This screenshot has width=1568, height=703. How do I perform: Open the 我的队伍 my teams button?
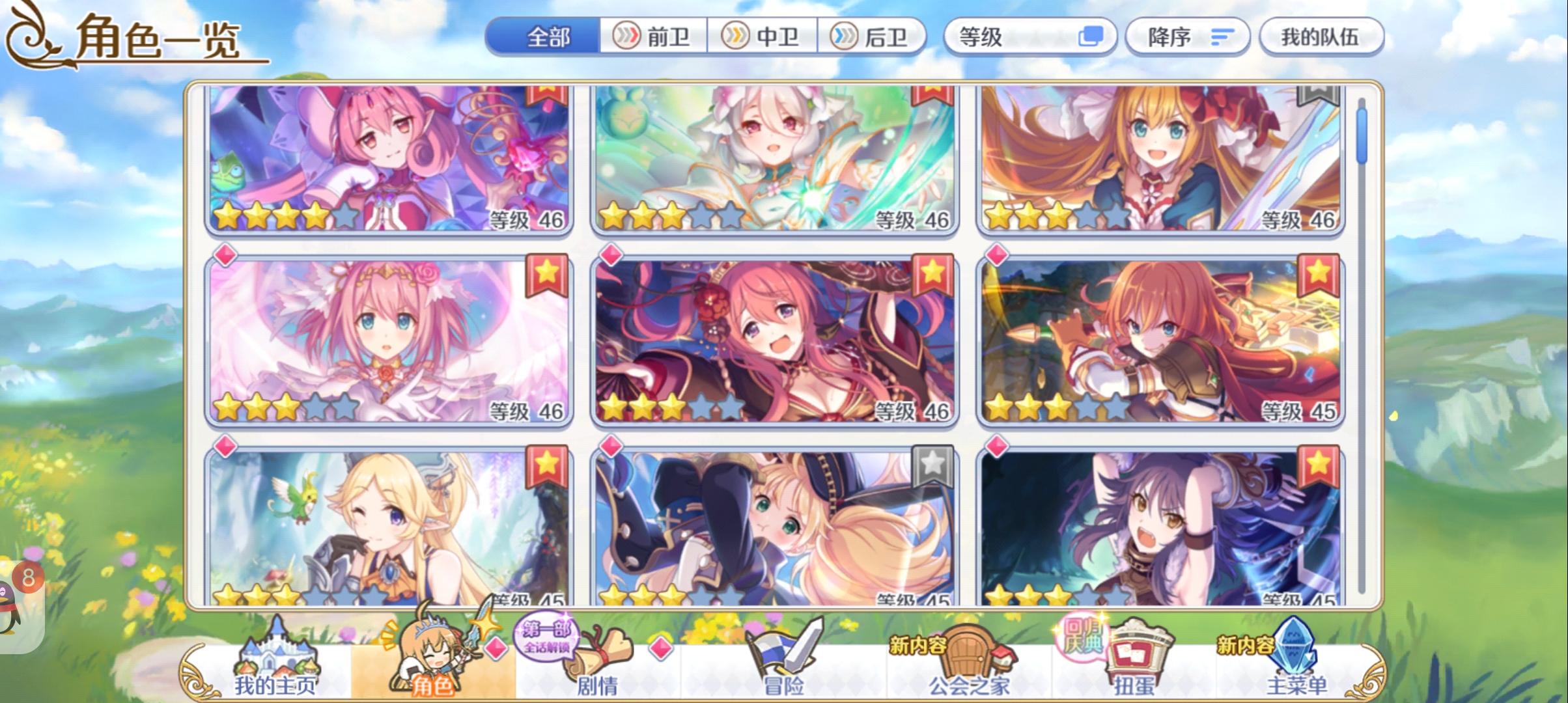[x=1321, y=37]
